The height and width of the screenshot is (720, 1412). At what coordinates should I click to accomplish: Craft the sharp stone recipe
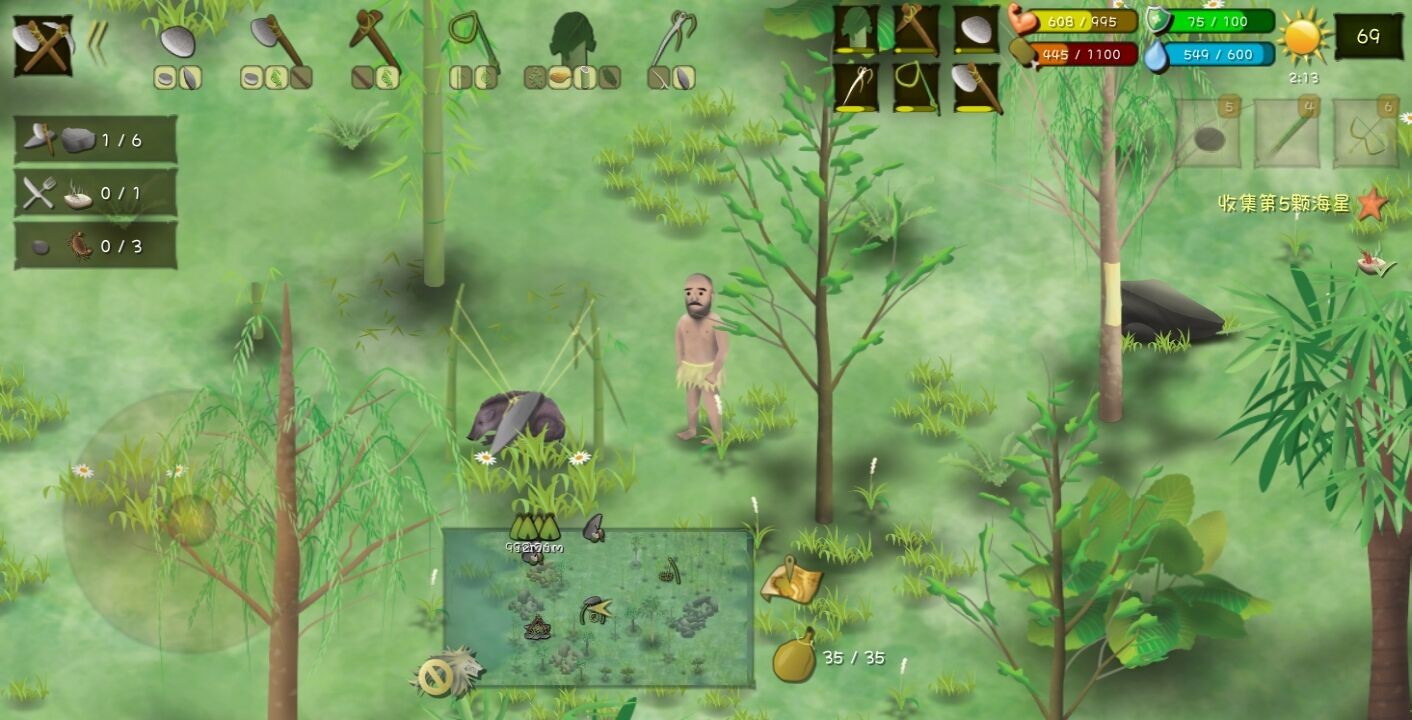177,42
